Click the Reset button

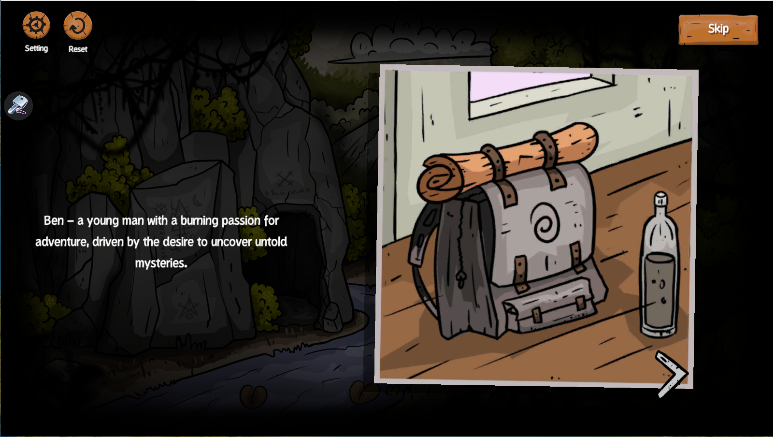[x=77, y=25]
